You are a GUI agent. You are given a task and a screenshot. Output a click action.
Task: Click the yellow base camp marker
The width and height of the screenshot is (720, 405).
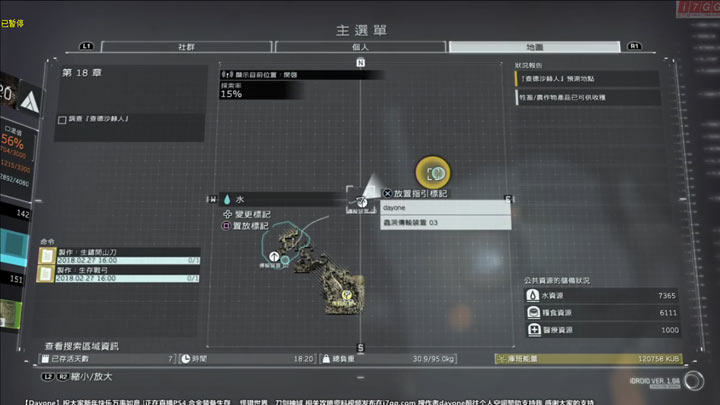pyautogui.click(x=347, y=296)
